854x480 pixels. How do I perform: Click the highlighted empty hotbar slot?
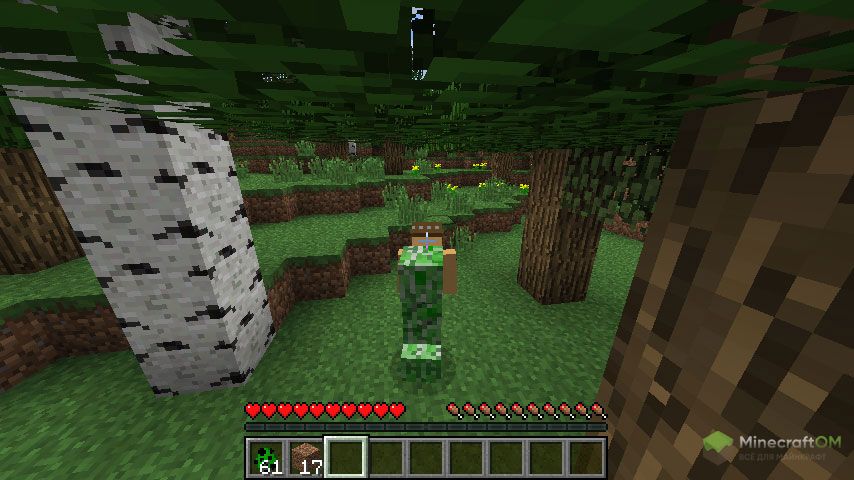[346, 457]
